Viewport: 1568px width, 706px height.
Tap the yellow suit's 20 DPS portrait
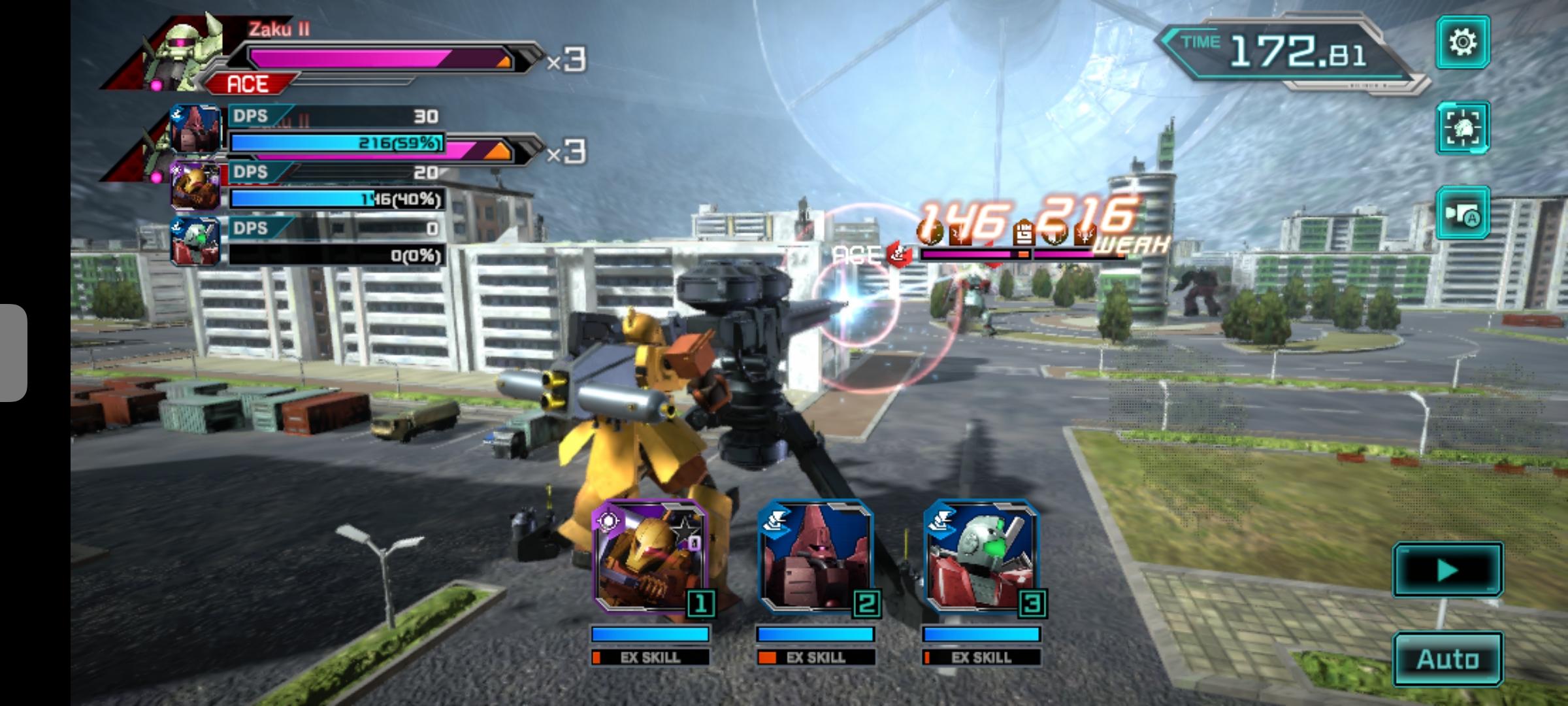[195, 185]
